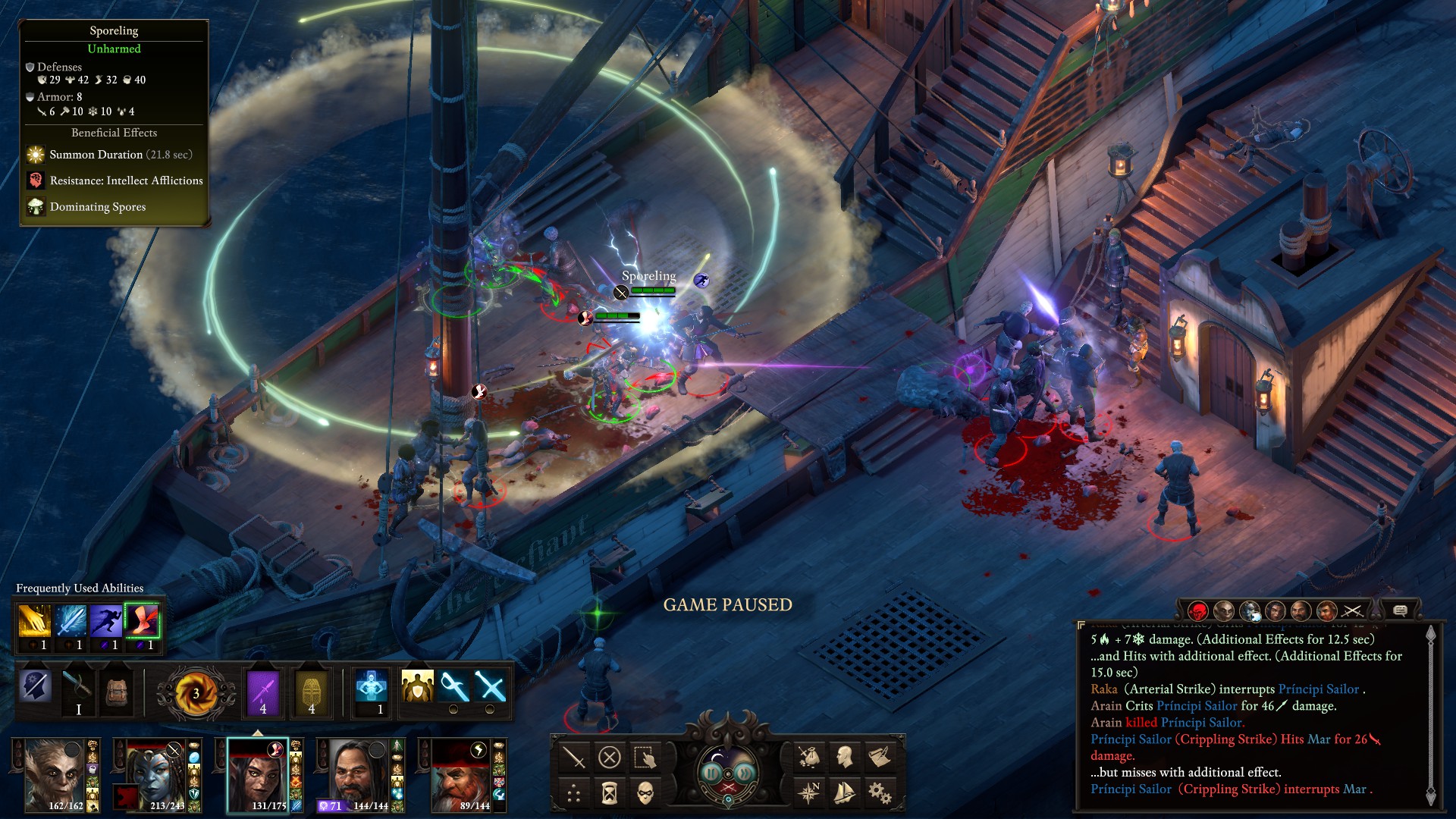
Task: Open the golden helmet ability group
Action: 312,692
